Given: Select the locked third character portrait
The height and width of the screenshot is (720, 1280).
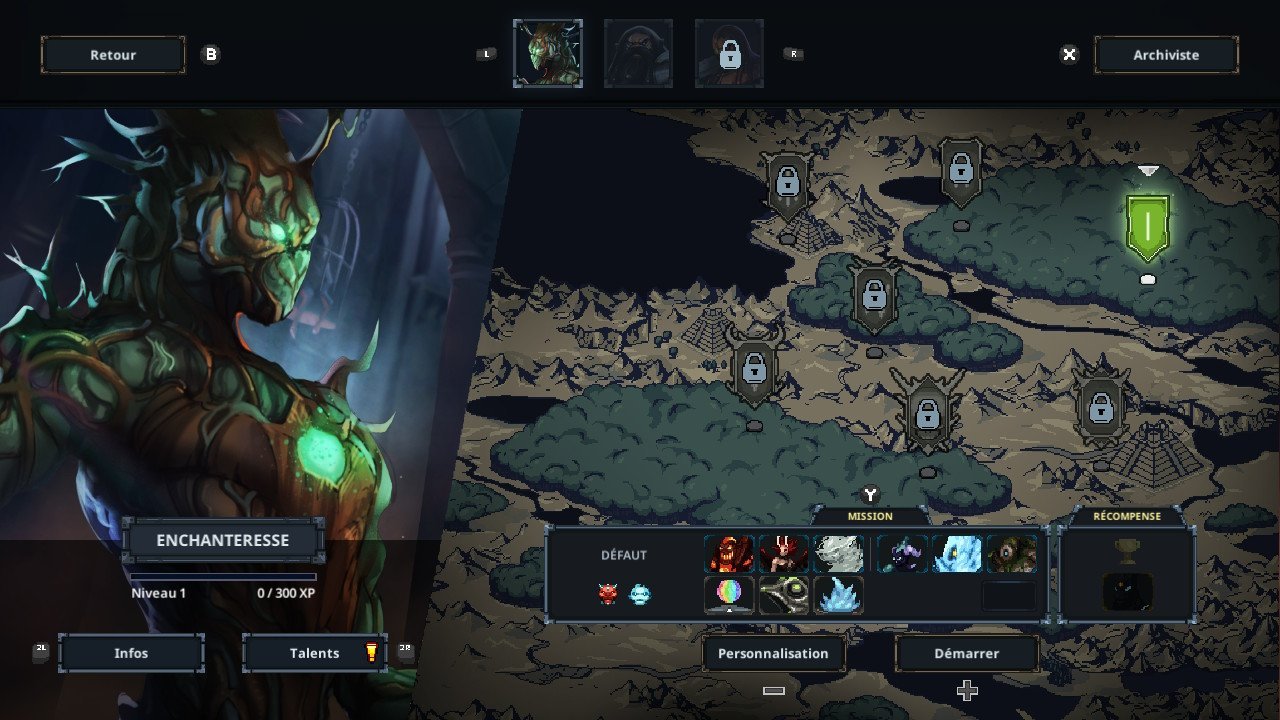Looking at the screenshot, I should 729,53.
